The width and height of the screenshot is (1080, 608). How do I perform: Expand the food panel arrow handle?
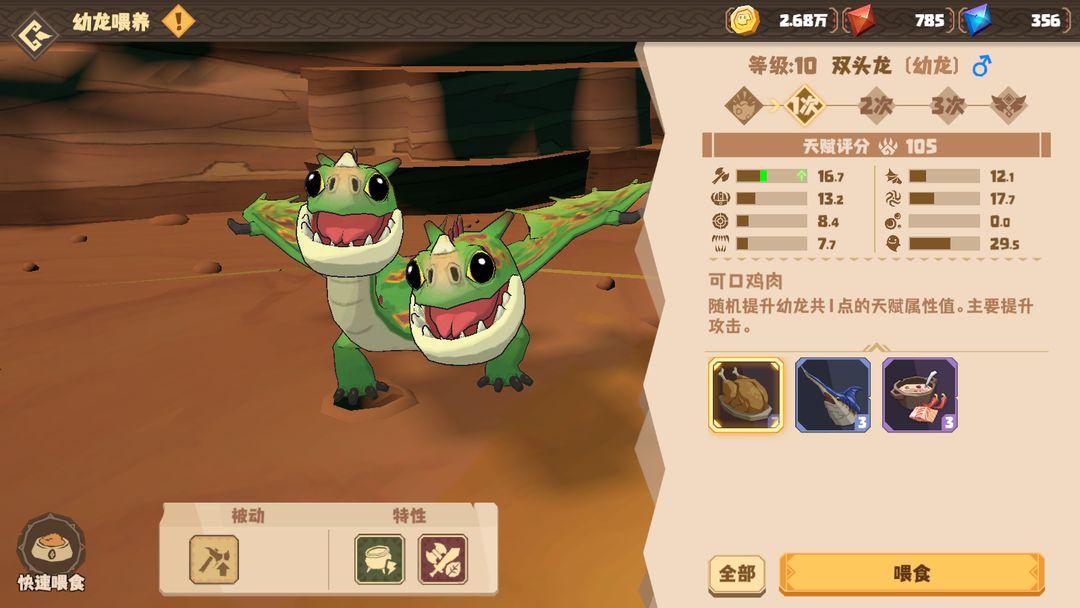click(x=877, y=348)
